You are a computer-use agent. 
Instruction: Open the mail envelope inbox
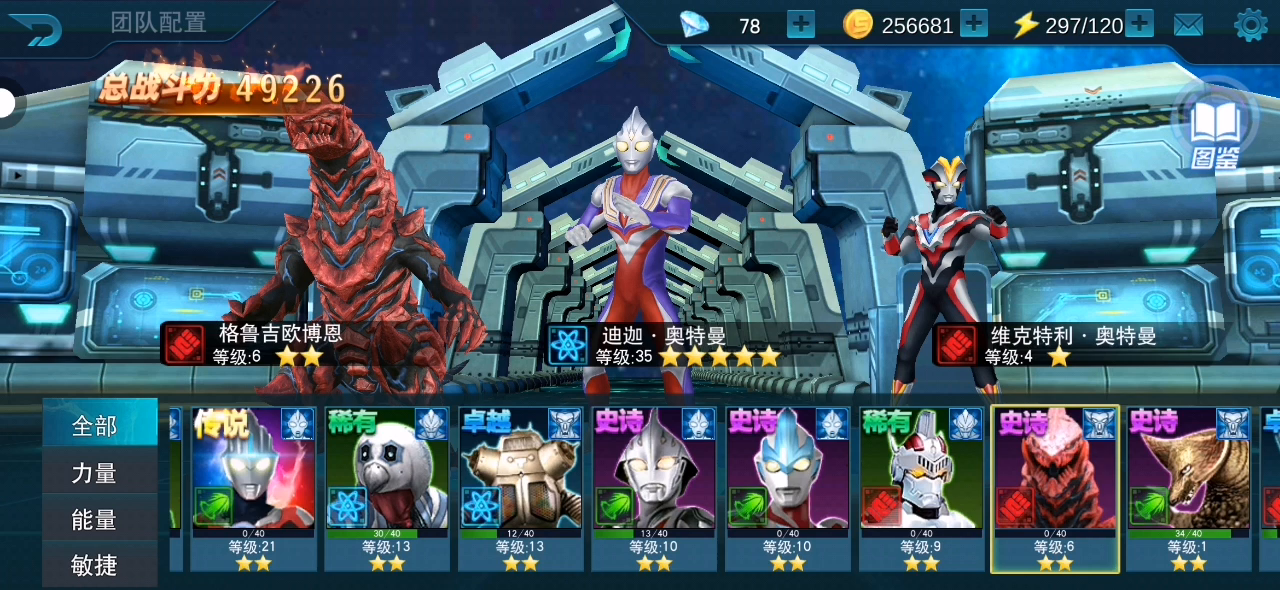tap(1188, 25)
